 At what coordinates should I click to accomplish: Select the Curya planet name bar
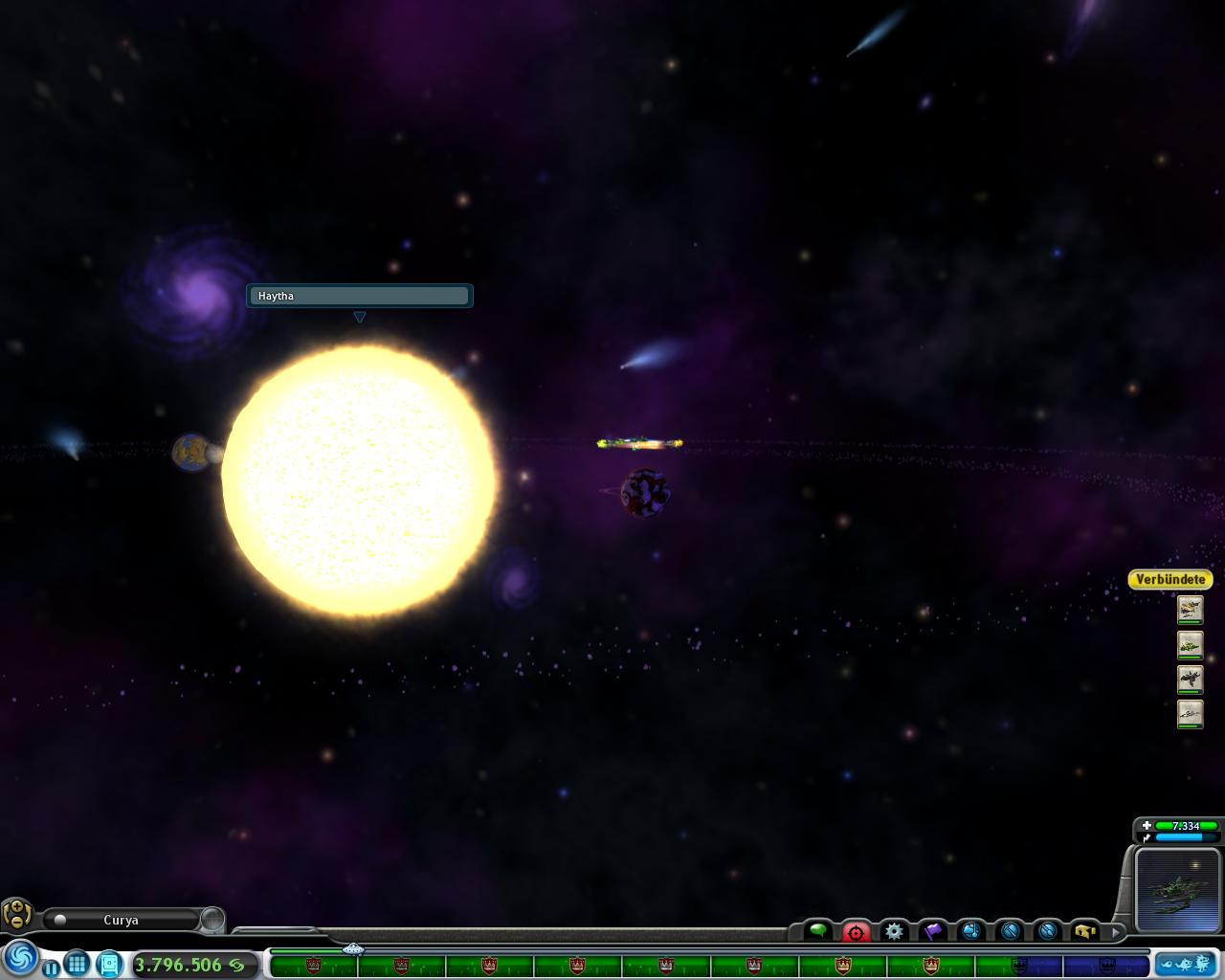[x=122, y=920]
